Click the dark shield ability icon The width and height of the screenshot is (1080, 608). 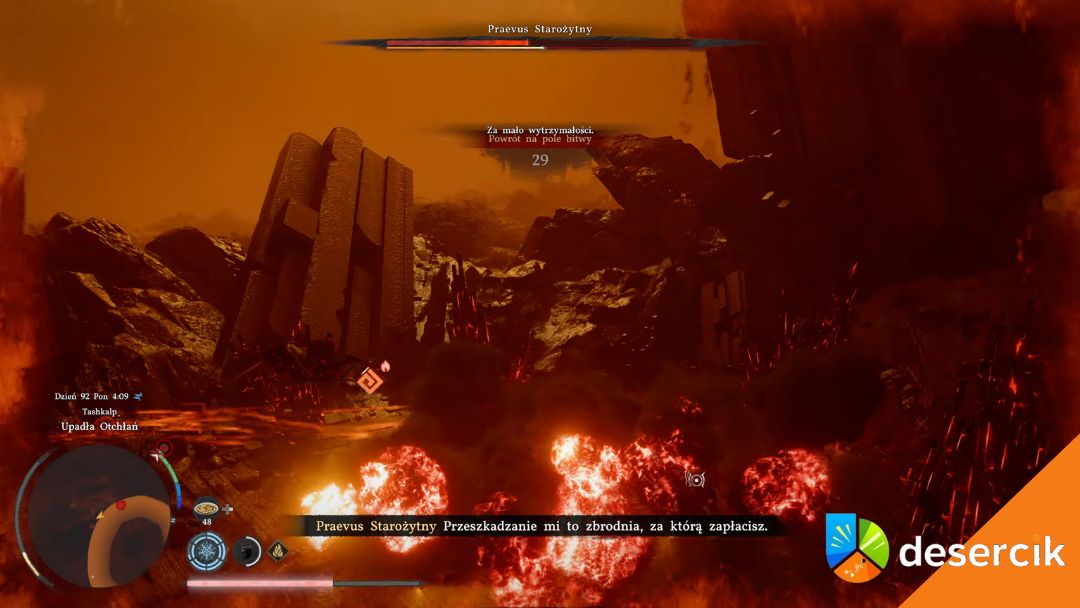(x=246, y=550)
